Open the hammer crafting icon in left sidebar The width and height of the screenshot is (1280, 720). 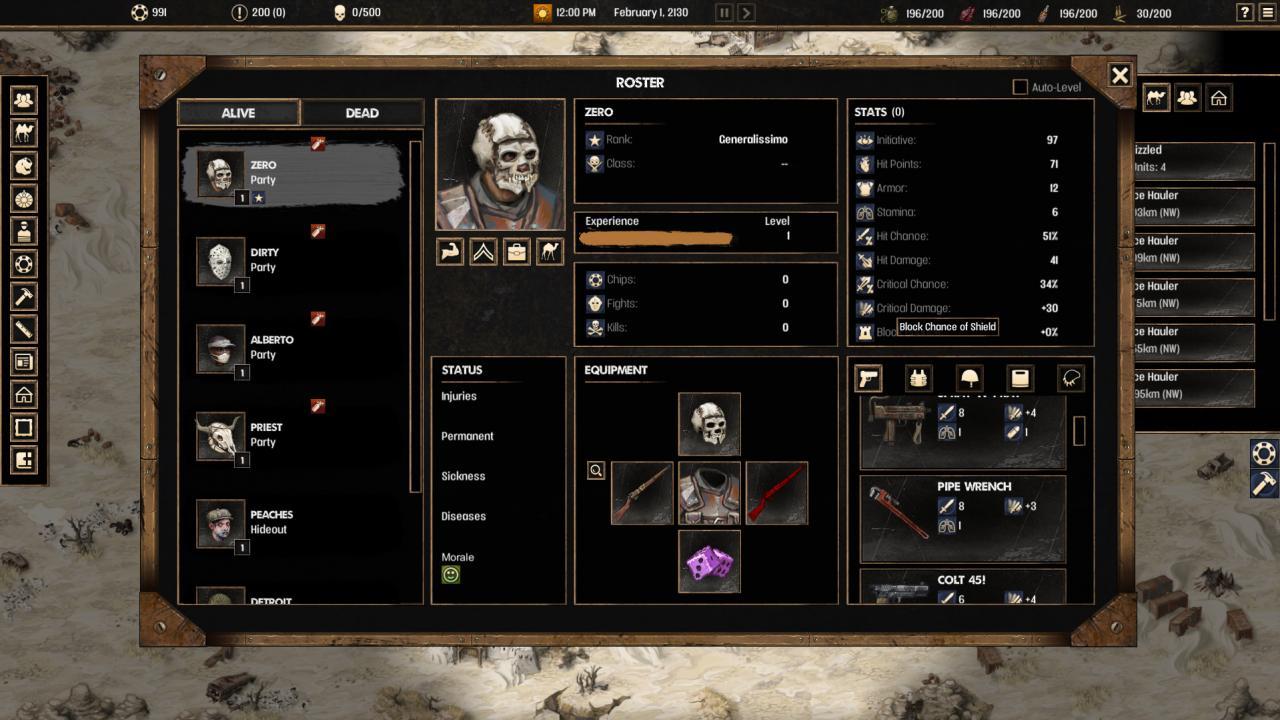[23, 297]
